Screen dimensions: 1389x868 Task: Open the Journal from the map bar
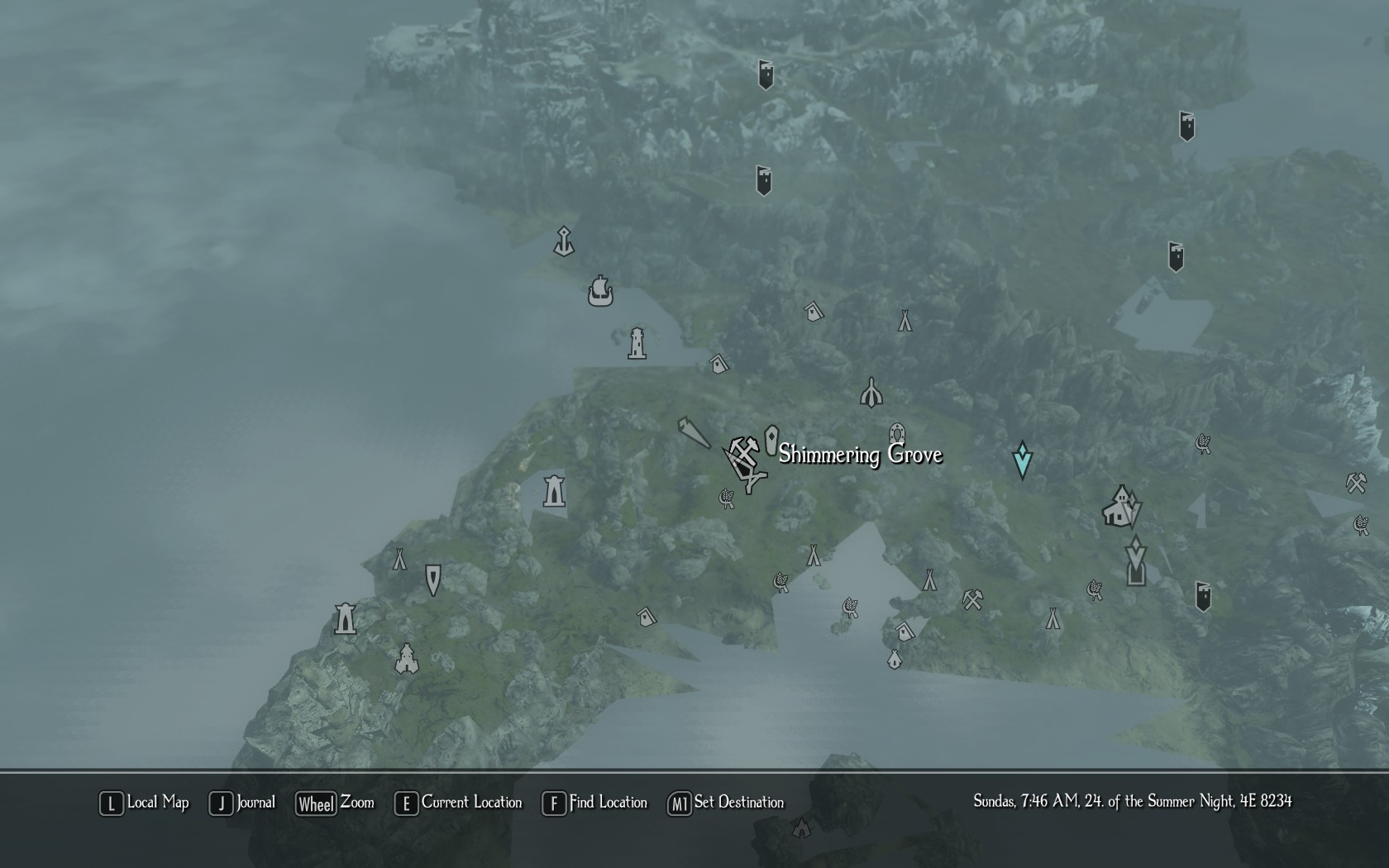[x=242, y=803]
